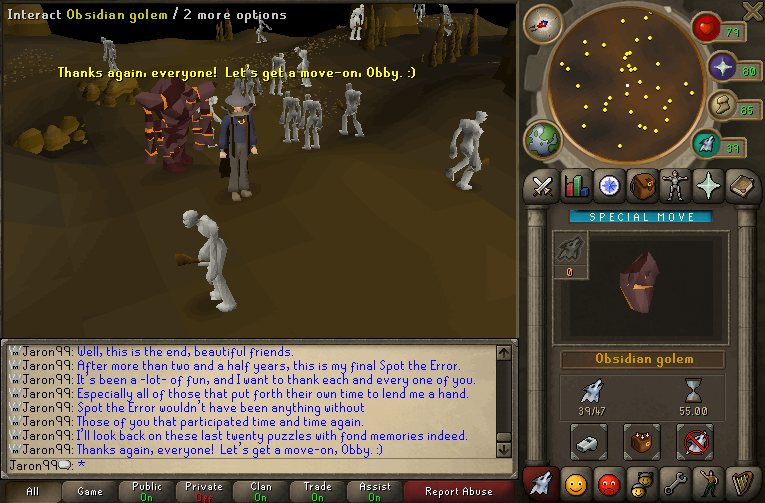Close the game with the X button

coord(753,11)
